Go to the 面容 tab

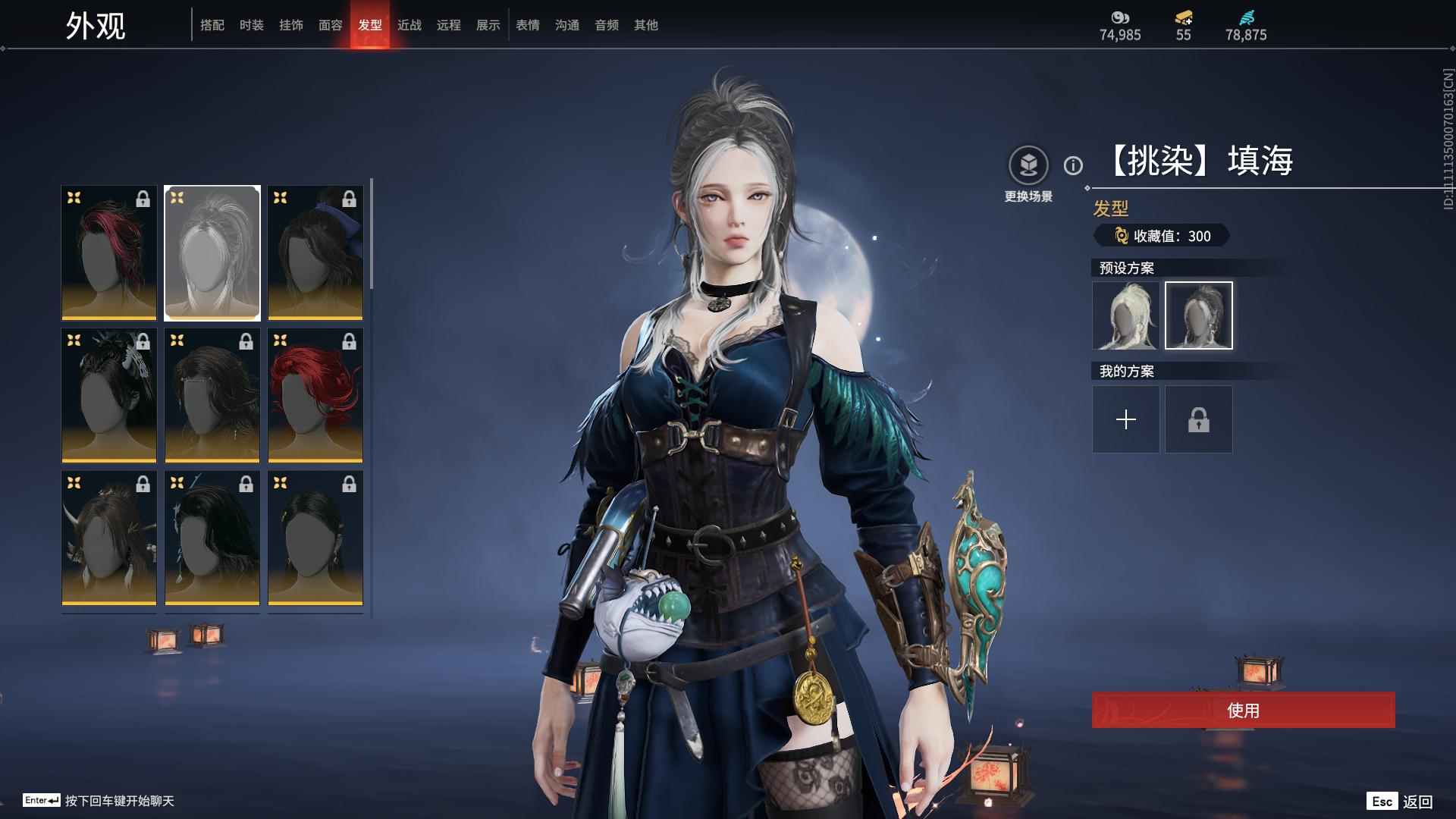click(x=331, y=25)
